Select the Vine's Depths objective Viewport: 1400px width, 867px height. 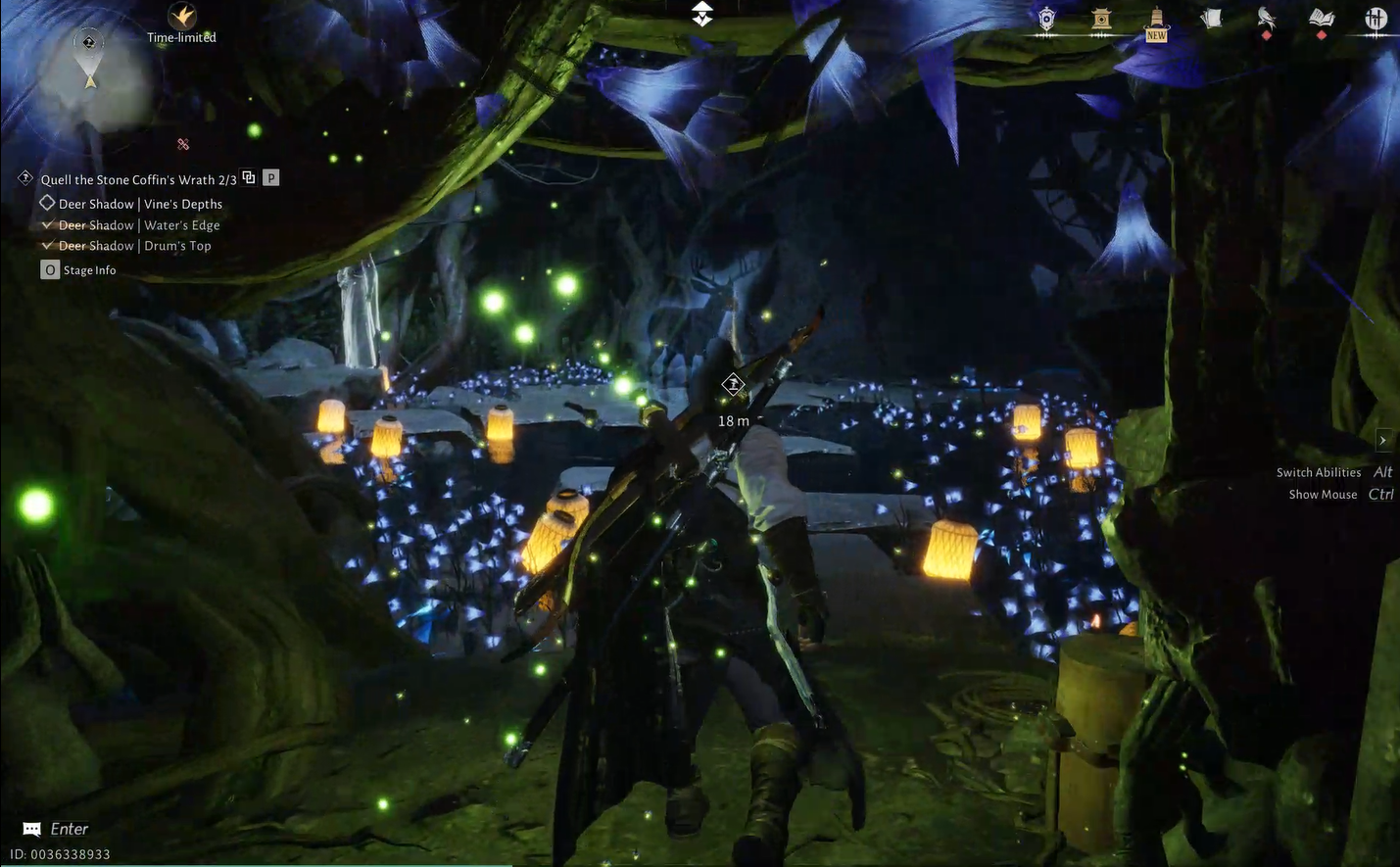(140, 204)
